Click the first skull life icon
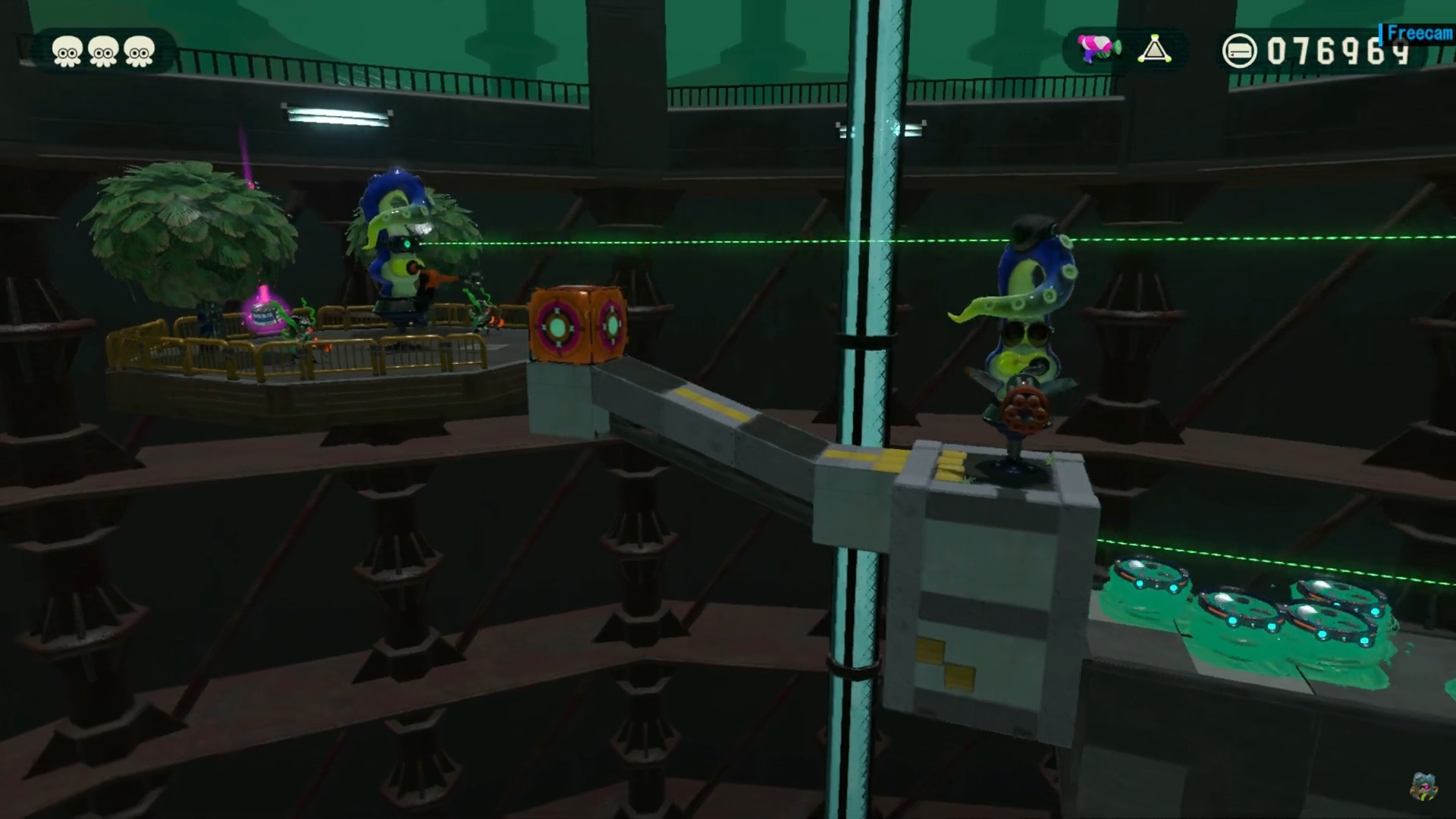The width and height of the screenshot is (1456, 819). tap(67, 51)
